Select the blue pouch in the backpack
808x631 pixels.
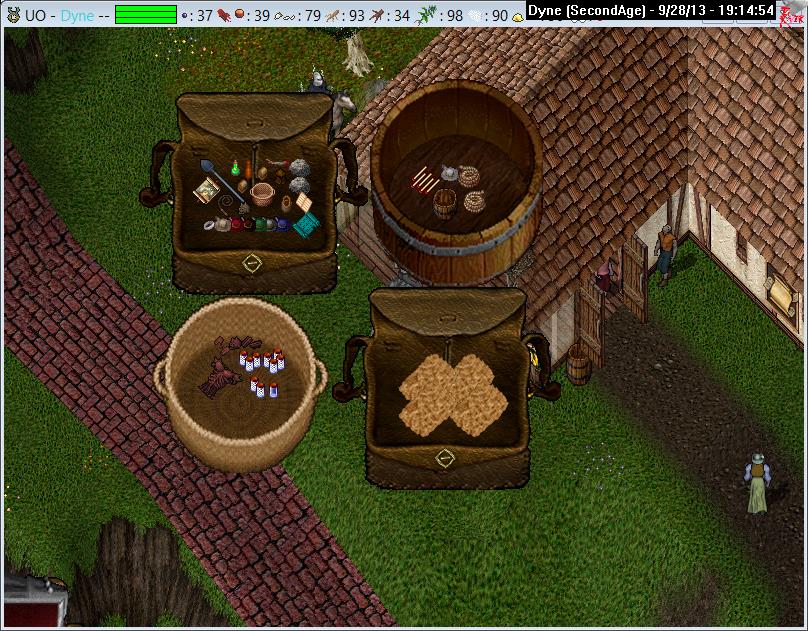(283, 226)
